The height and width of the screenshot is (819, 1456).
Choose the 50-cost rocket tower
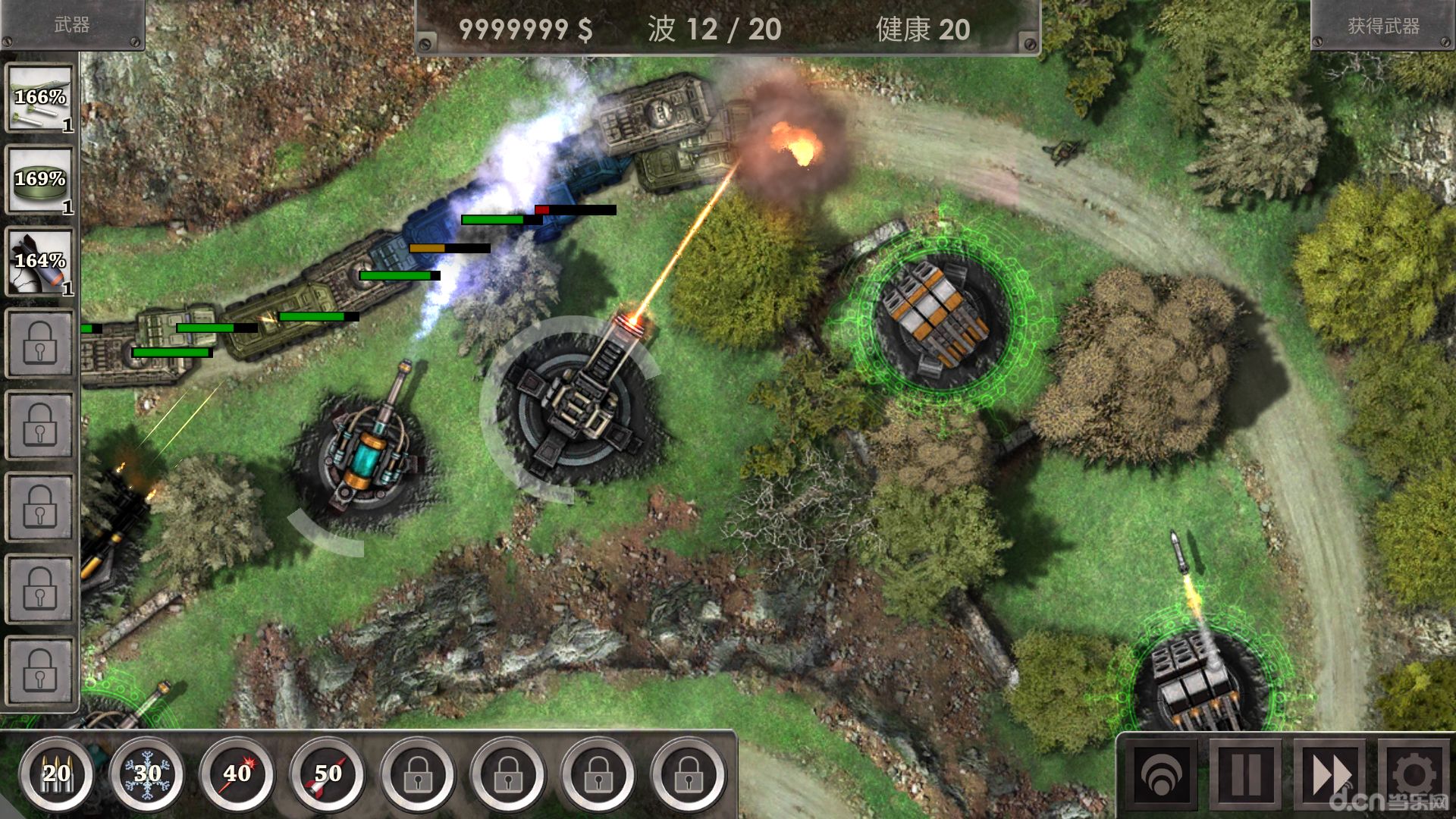pos(328,773)
